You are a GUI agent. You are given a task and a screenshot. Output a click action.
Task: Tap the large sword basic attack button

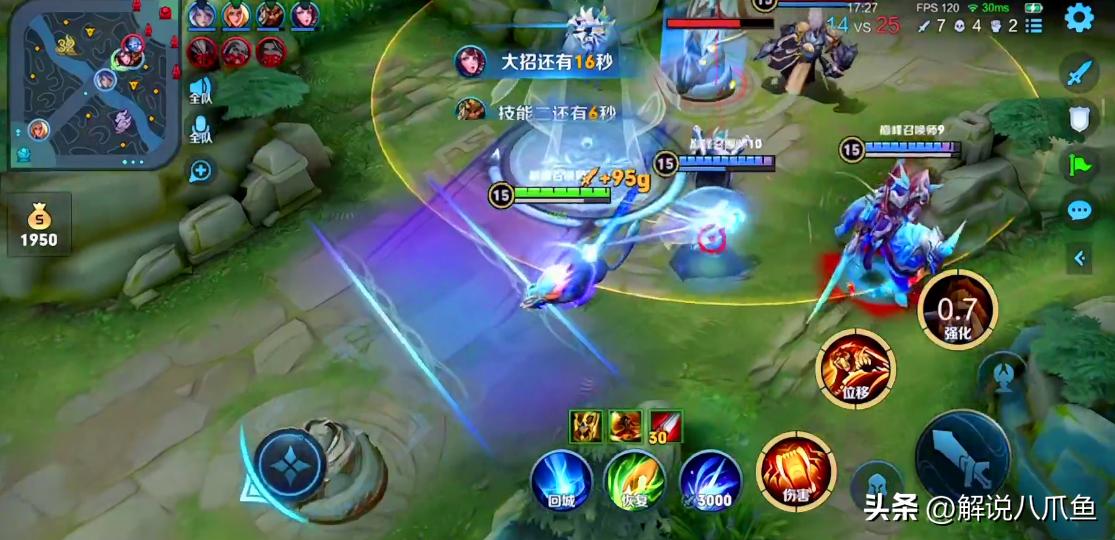[962, 457]
